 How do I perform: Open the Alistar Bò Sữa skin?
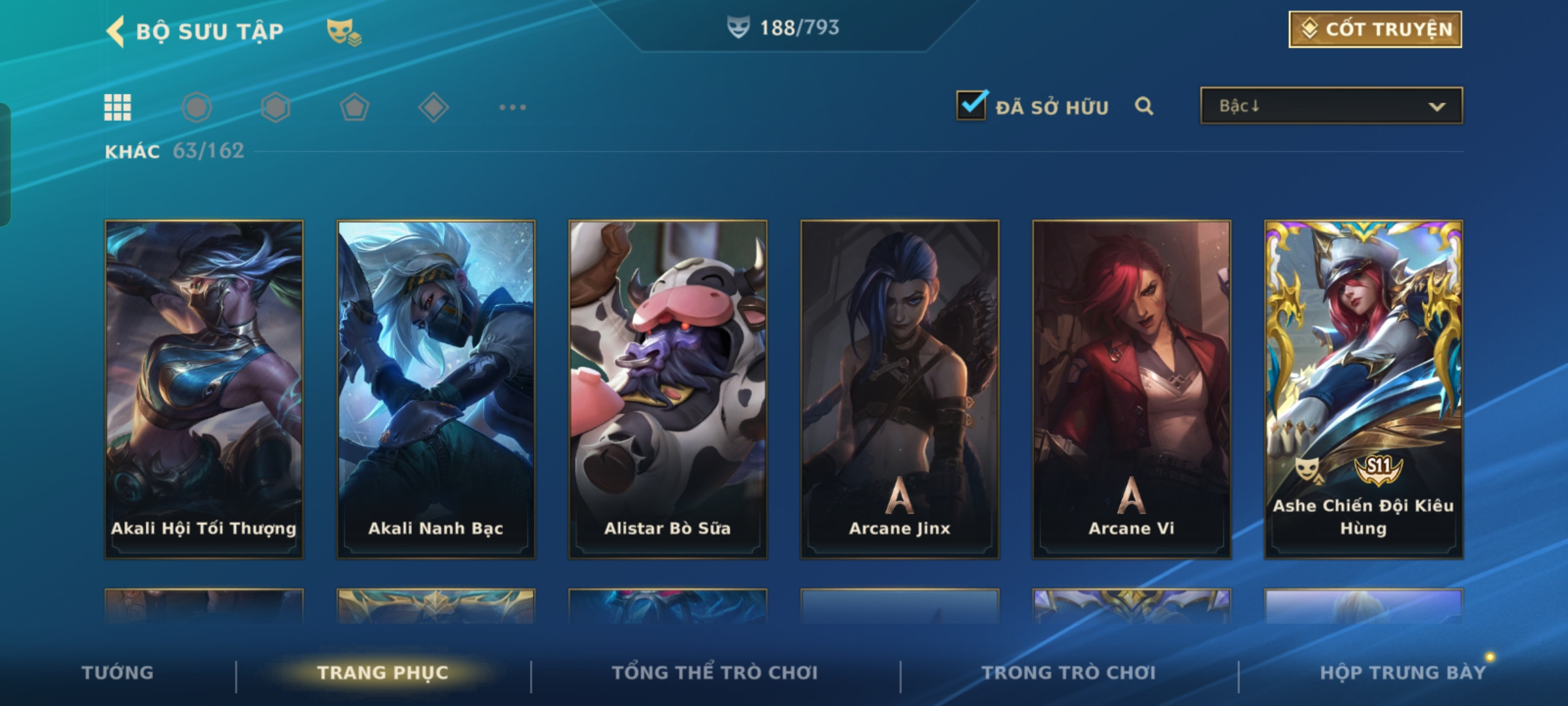tap(668, 389)
